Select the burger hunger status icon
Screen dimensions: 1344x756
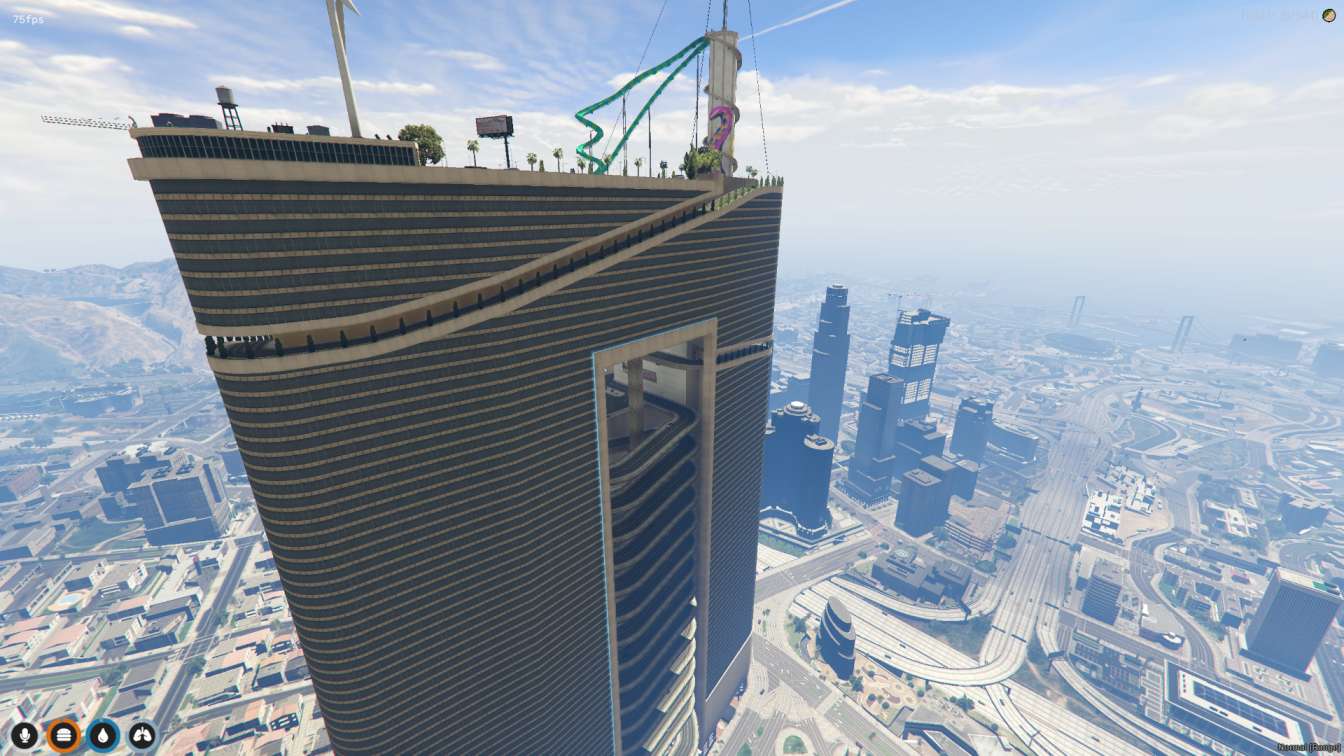tap(63, 736)
